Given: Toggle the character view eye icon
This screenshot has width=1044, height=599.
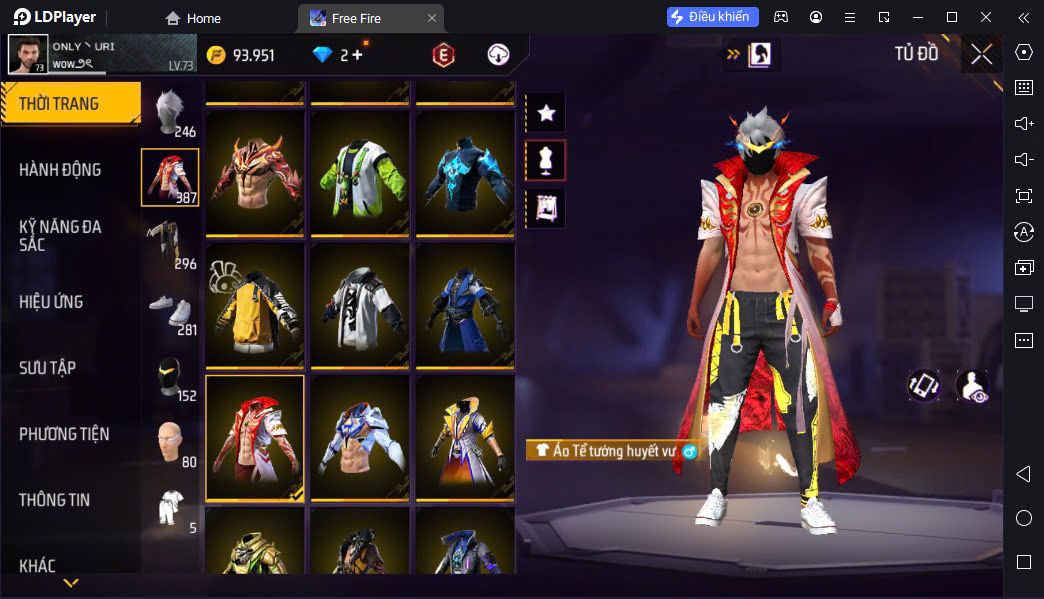Looking at the screenshot, I should (972, 386).
